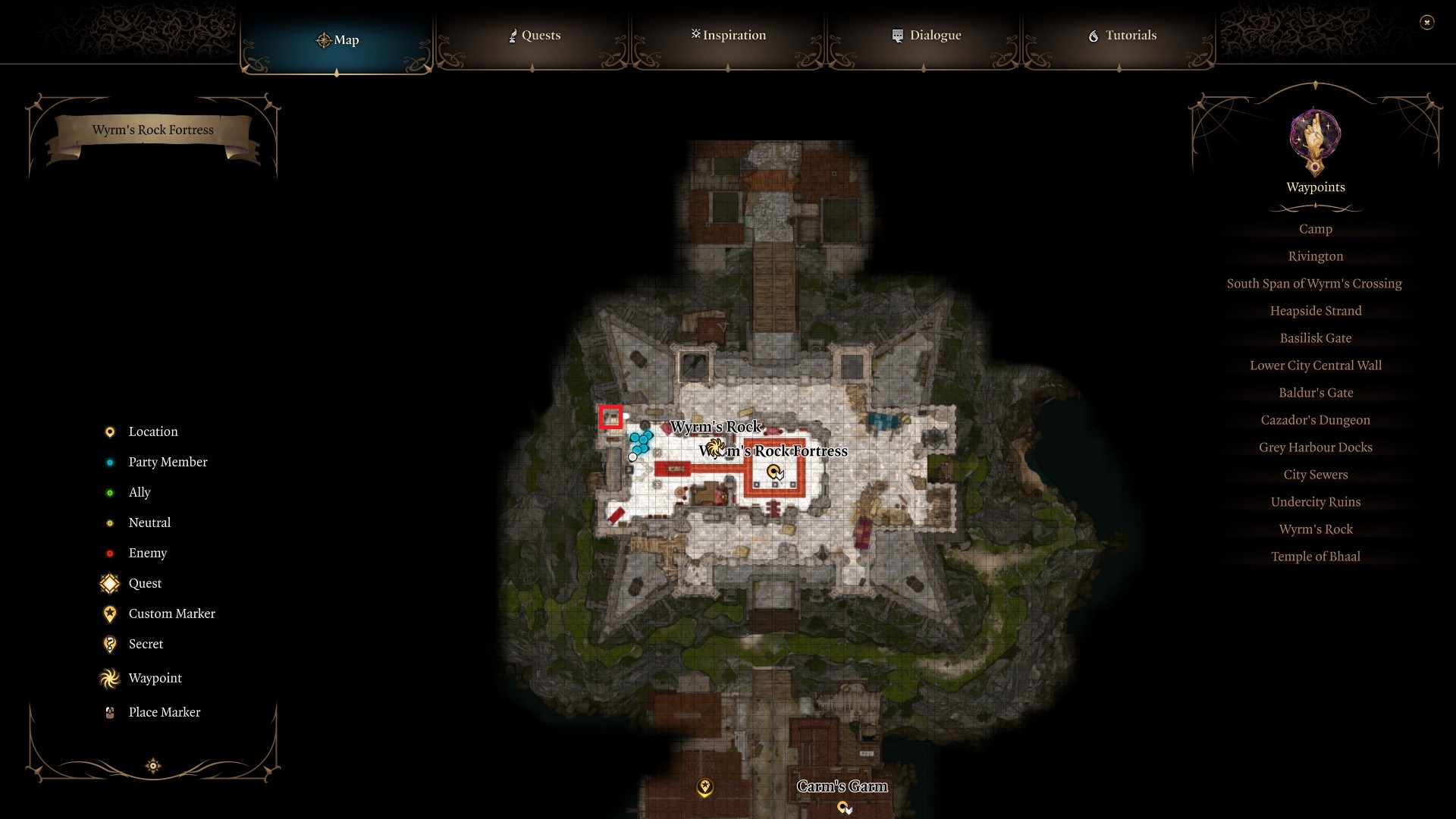Viewport: 1456px width, 819px height.
Task: Click the Quest marker icon in the legend
Action: [109, 583]
